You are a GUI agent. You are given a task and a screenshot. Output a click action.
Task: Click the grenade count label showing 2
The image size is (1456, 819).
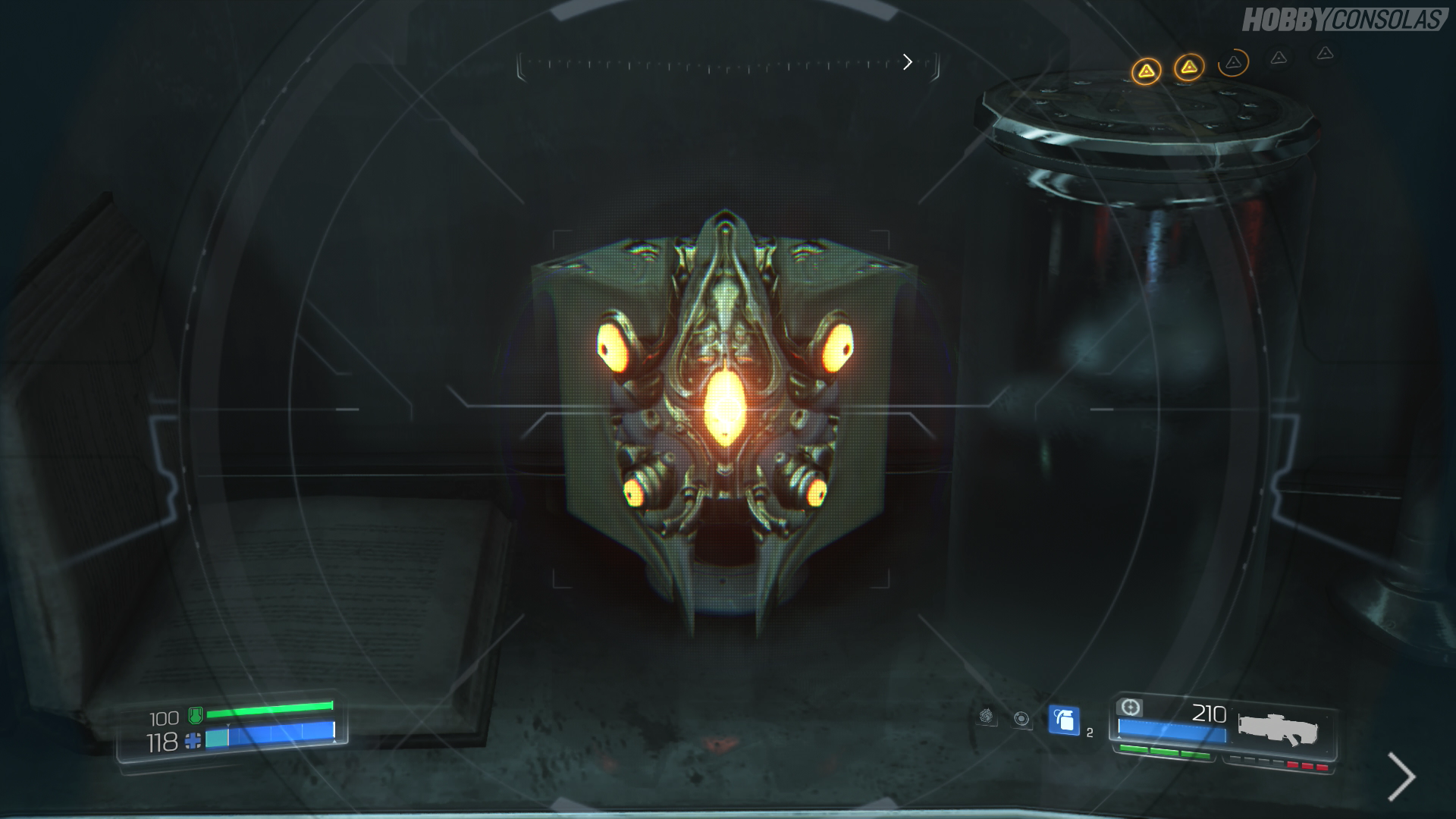tap(1090, 733)
